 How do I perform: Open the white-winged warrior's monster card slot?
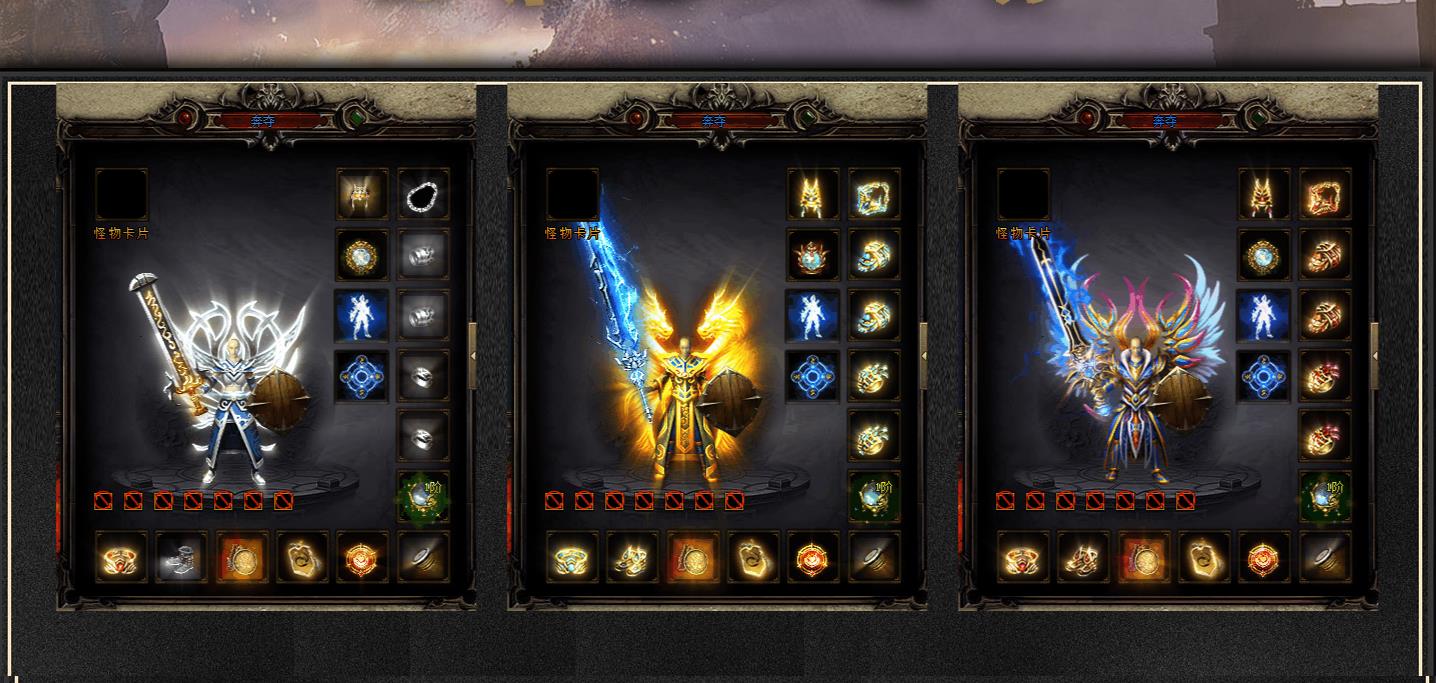click(x=121, y=194)
